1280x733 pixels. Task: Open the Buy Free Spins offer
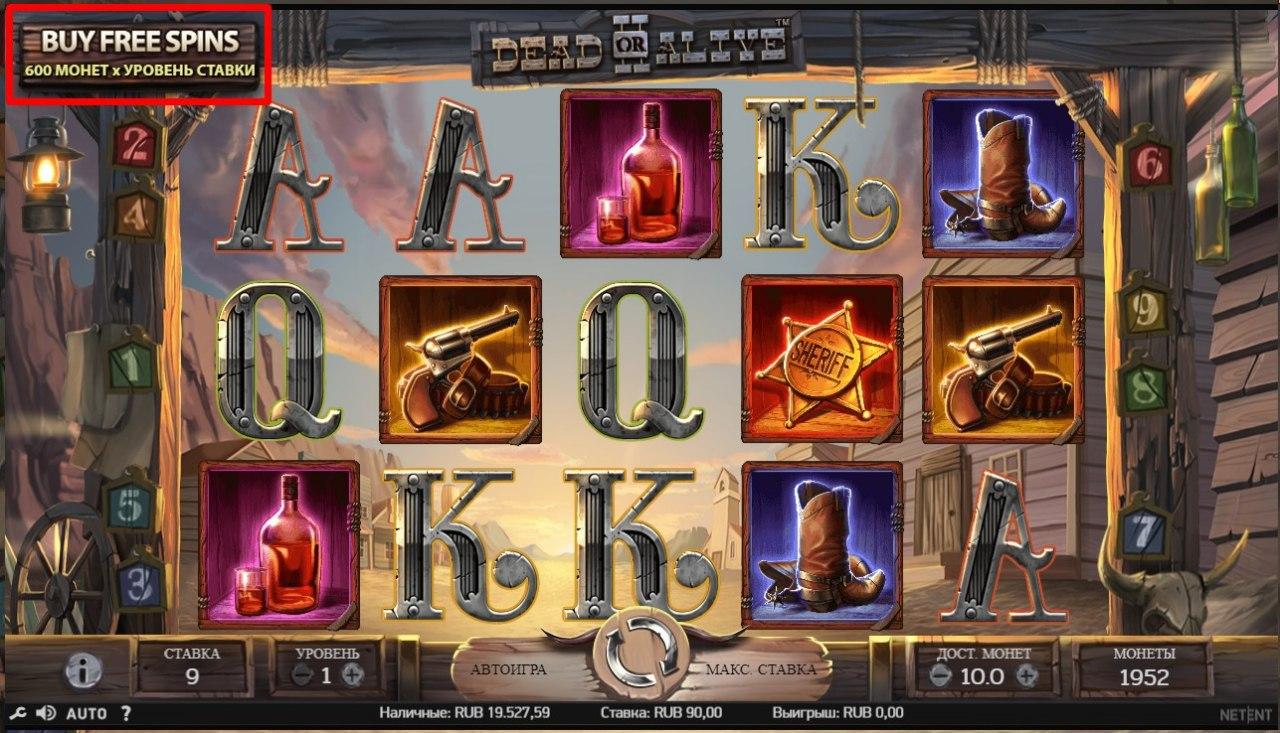click(139, 54)
